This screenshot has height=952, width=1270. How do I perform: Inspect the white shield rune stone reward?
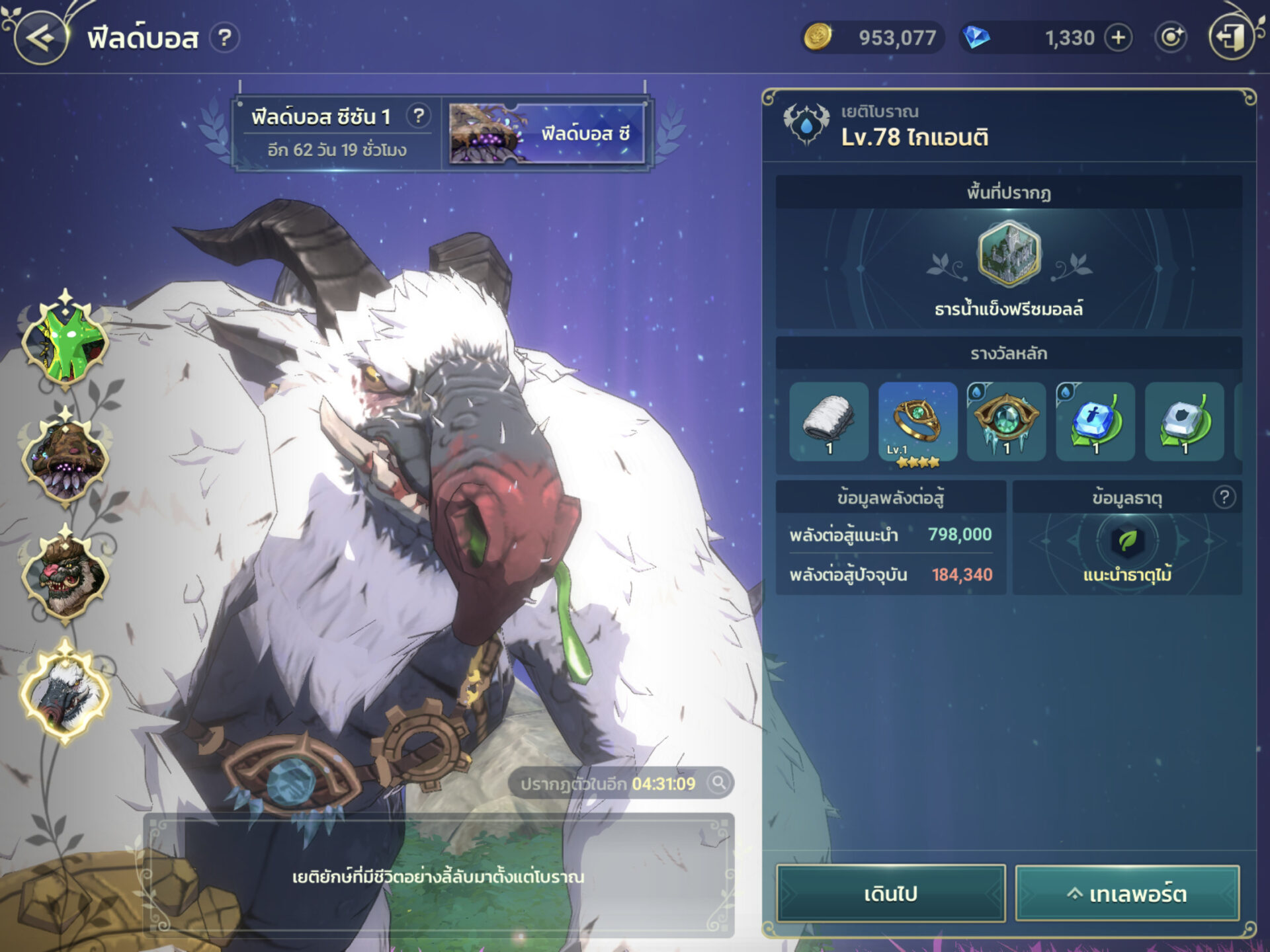point(1184,421)
